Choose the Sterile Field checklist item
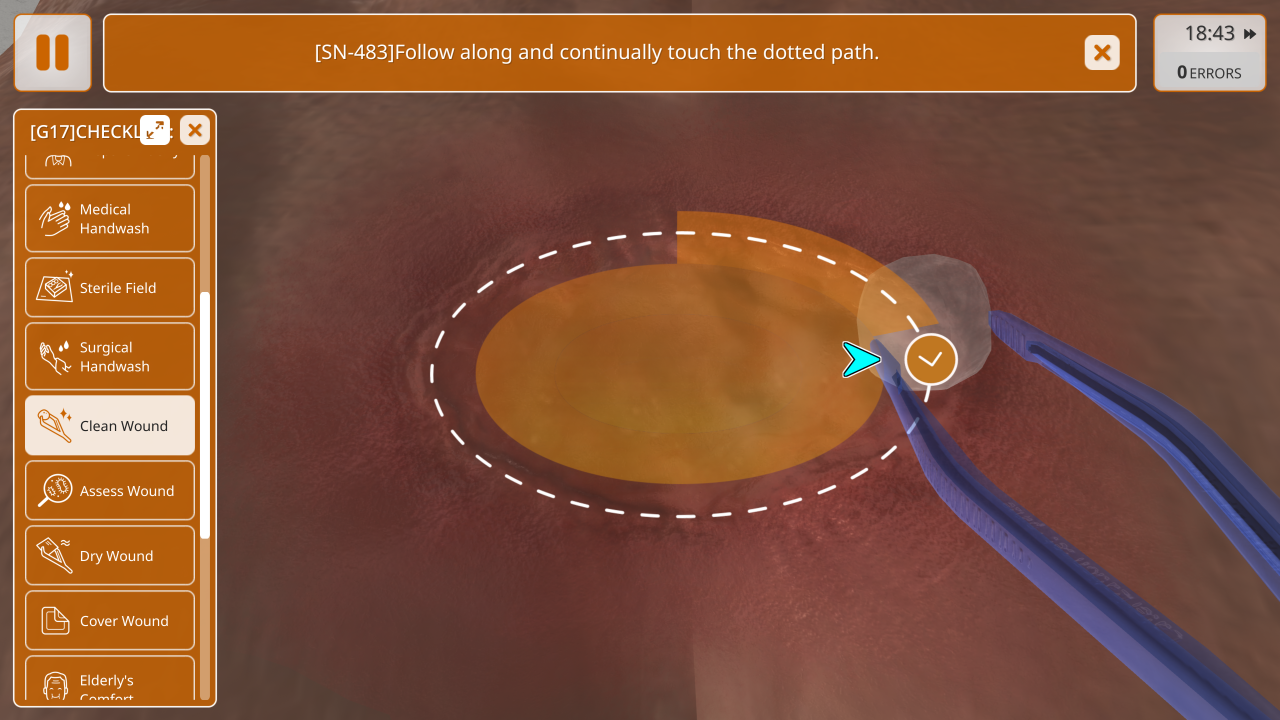The width and height of the screenshot is (1280, 720). point(110,288)
